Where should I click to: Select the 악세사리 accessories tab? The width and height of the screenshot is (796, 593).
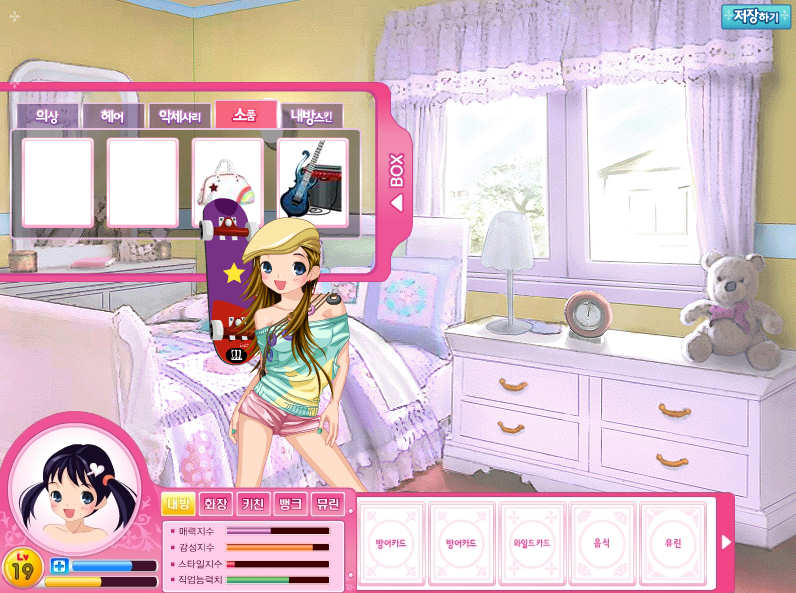(179, 116)
